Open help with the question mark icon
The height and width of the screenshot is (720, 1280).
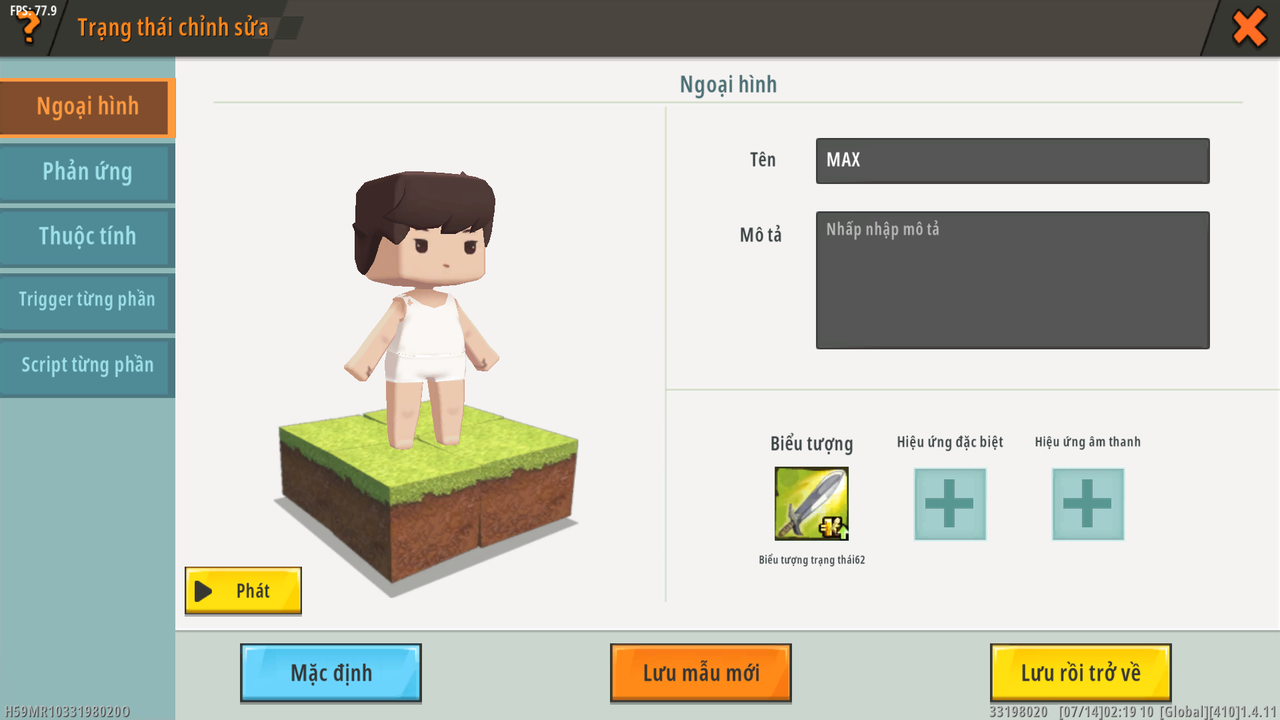coord(28,28)
